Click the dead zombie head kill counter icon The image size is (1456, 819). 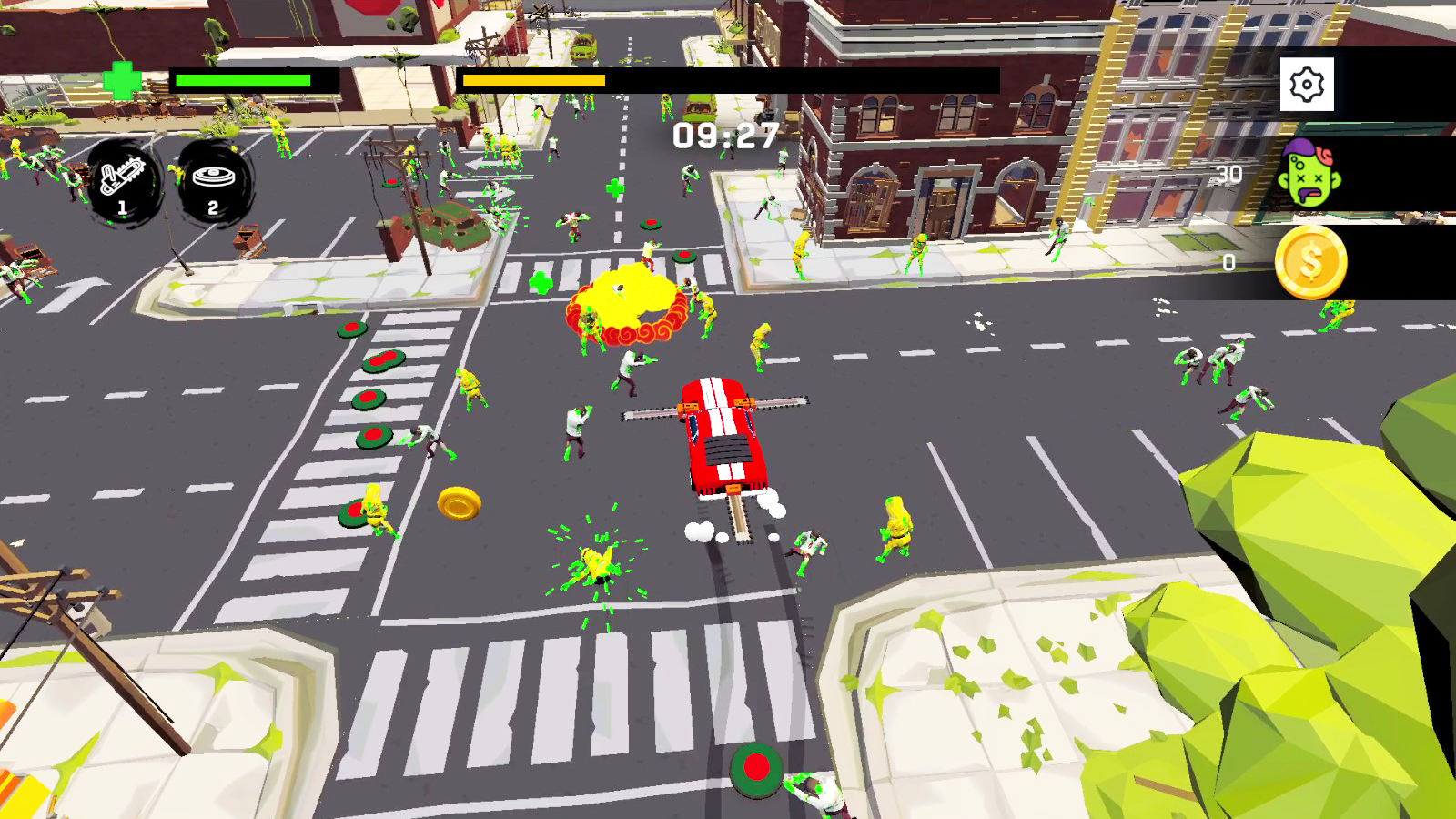[x=1308, y=174]
